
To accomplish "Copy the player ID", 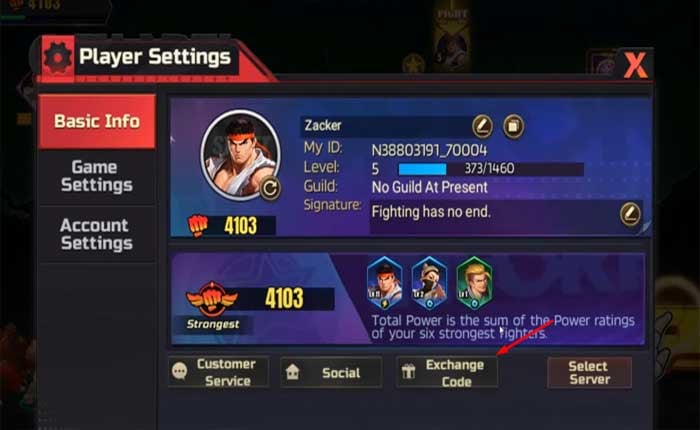I will [x=513, y=126].
